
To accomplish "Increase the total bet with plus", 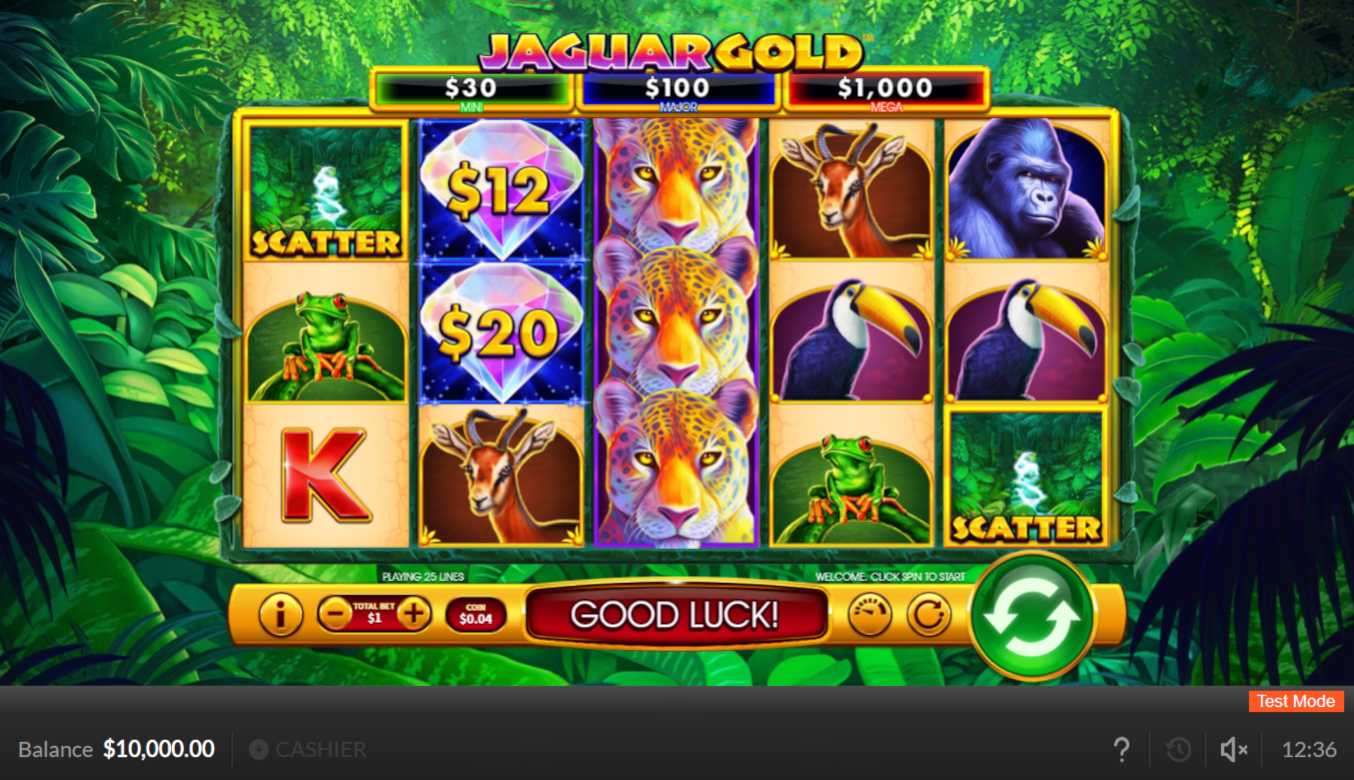I will tap(413, 613).
